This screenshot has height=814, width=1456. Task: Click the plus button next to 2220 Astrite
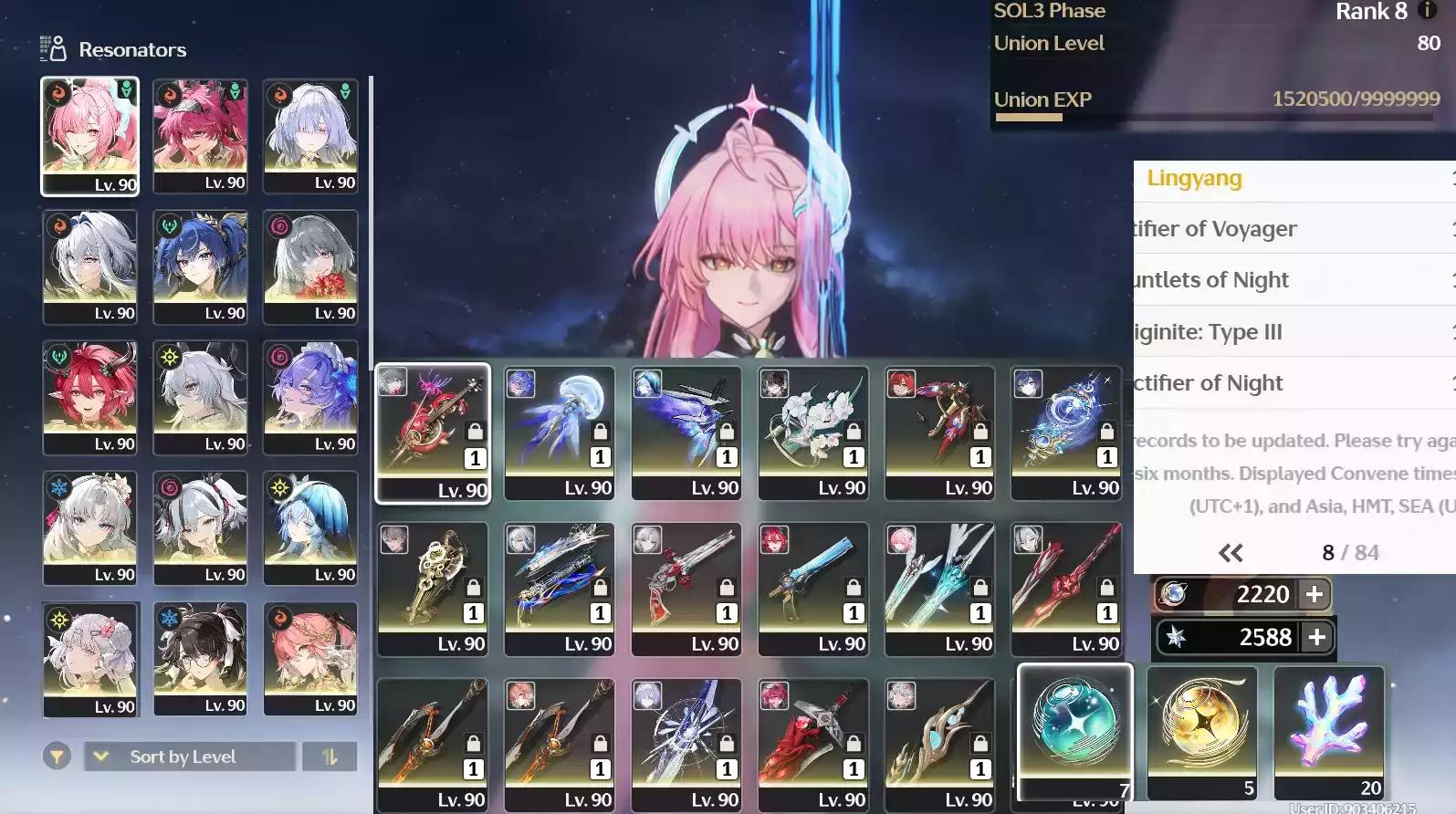(x=1314, y=594)
